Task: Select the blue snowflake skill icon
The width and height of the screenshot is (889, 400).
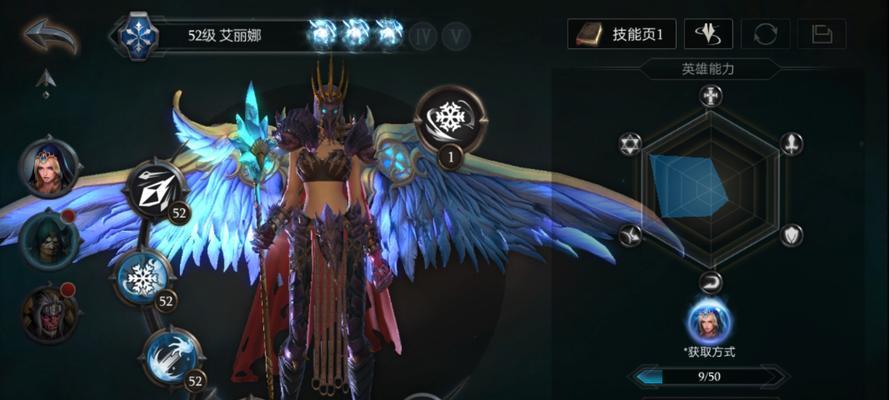Action: 143,276
